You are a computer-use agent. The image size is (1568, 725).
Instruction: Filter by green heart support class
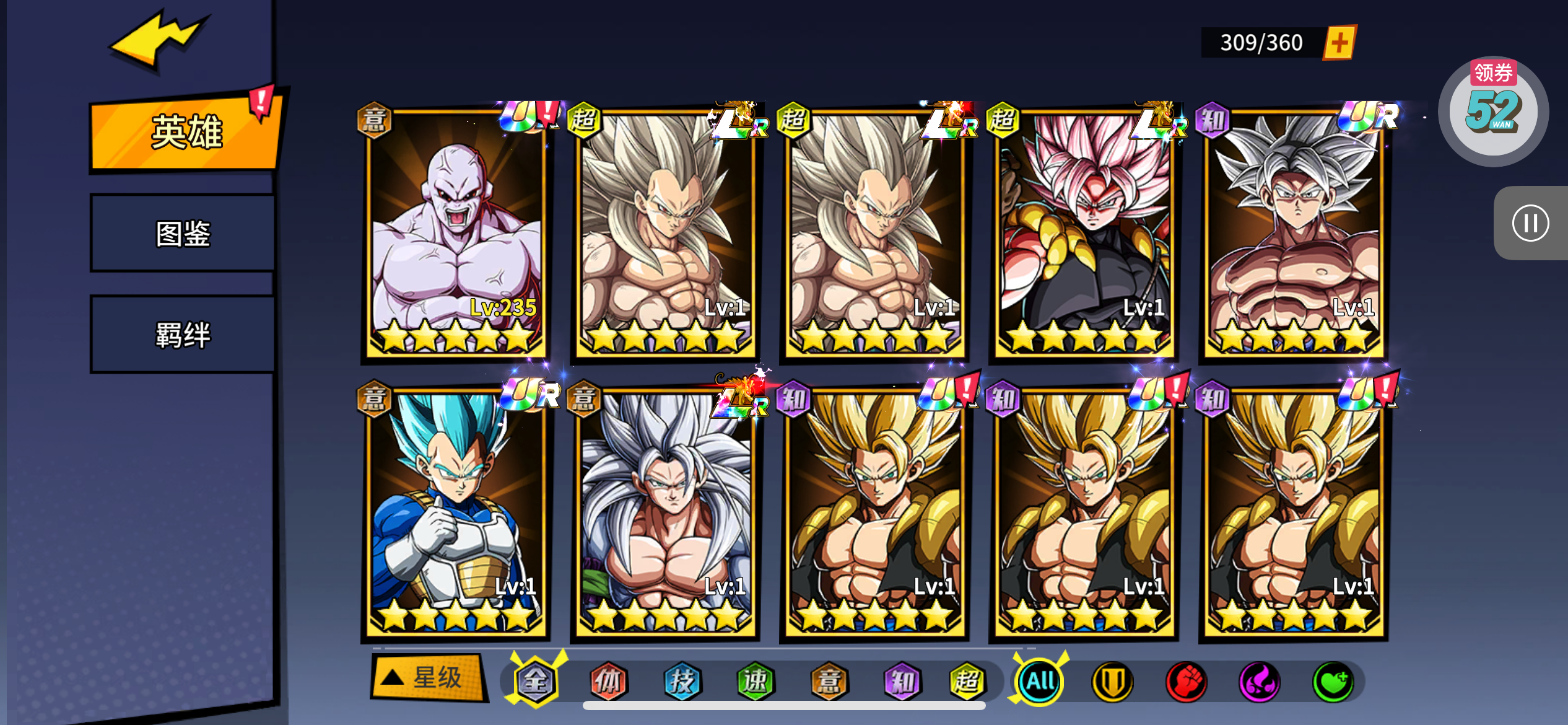[1333, 682]
